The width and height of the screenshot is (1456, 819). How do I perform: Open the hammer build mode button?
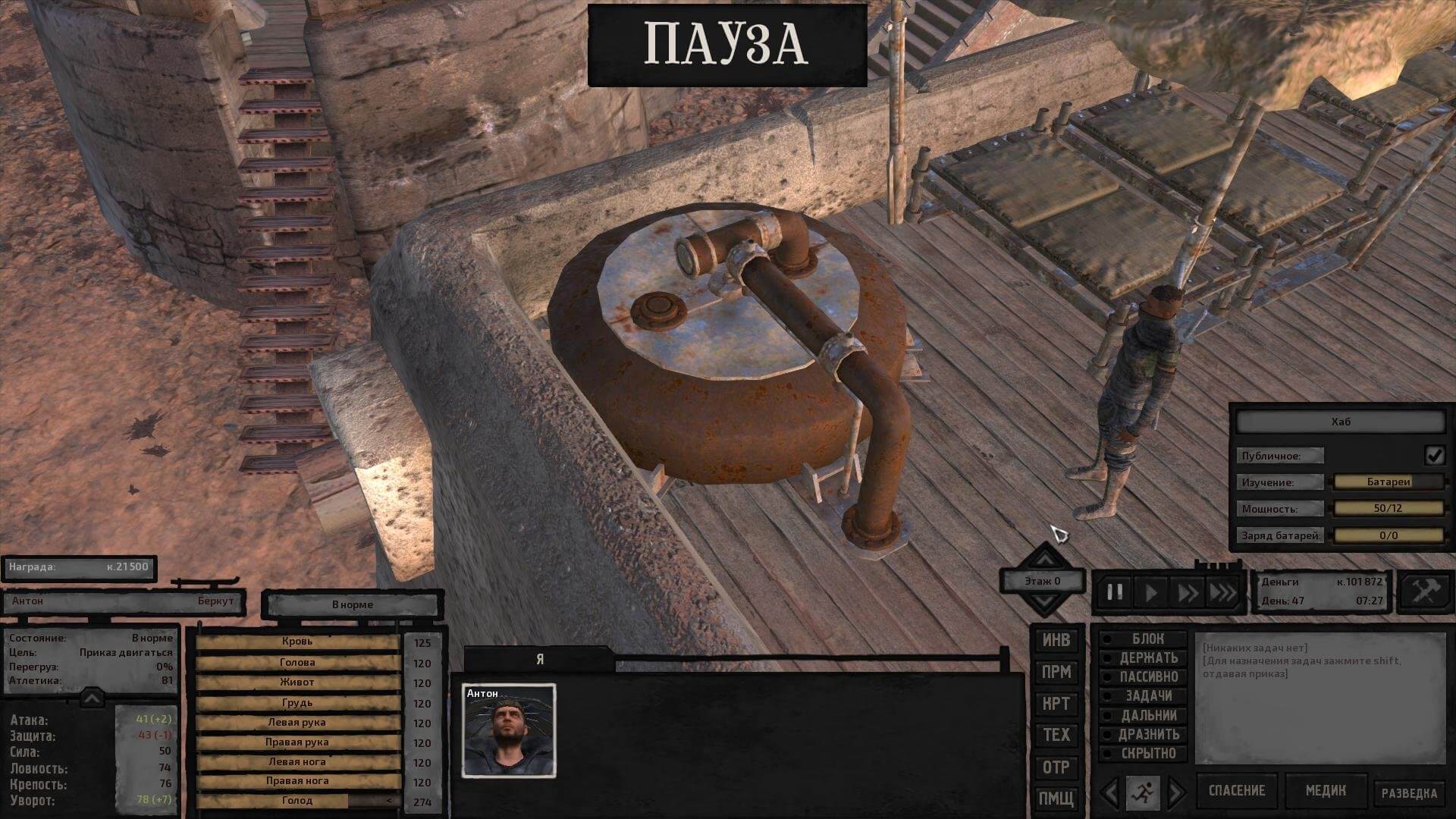[1423, 591]
